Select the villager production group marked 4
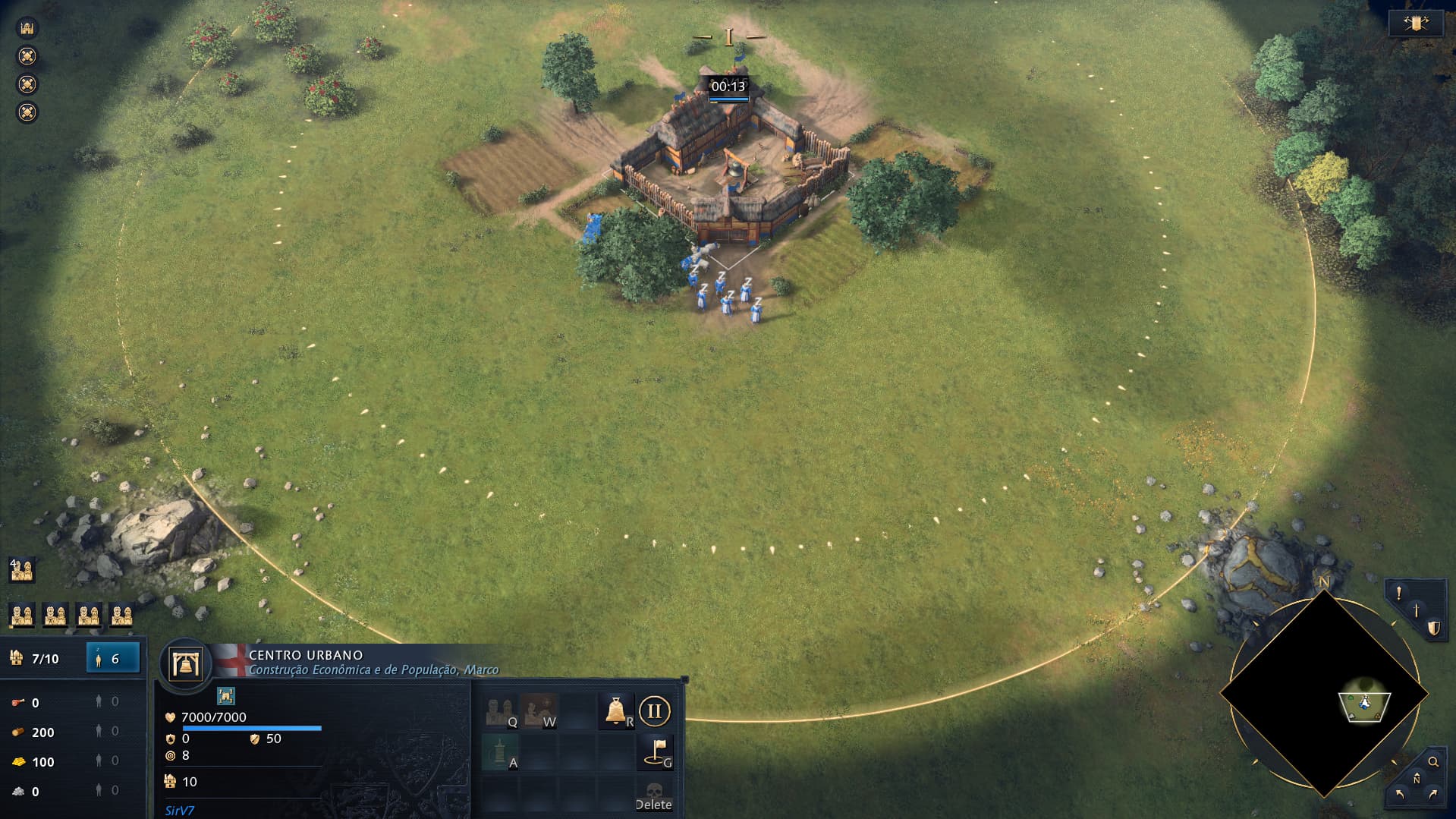Image resolution: width=1456 pixels, height=819 pixels. tap(21, 569)
